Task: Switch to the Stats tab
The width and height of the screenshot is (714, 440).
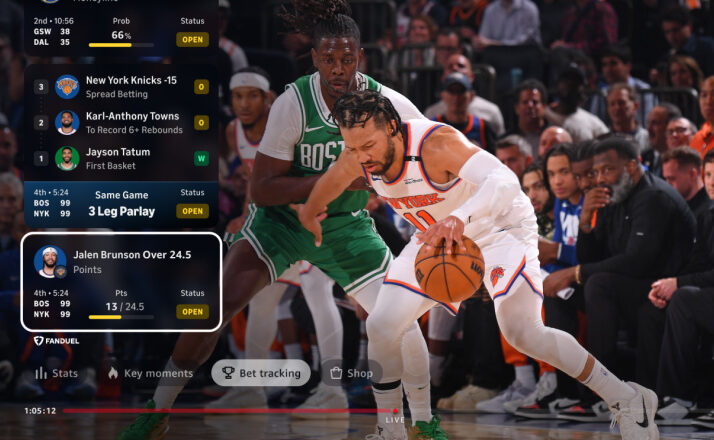Action: (x=56, y=373)
